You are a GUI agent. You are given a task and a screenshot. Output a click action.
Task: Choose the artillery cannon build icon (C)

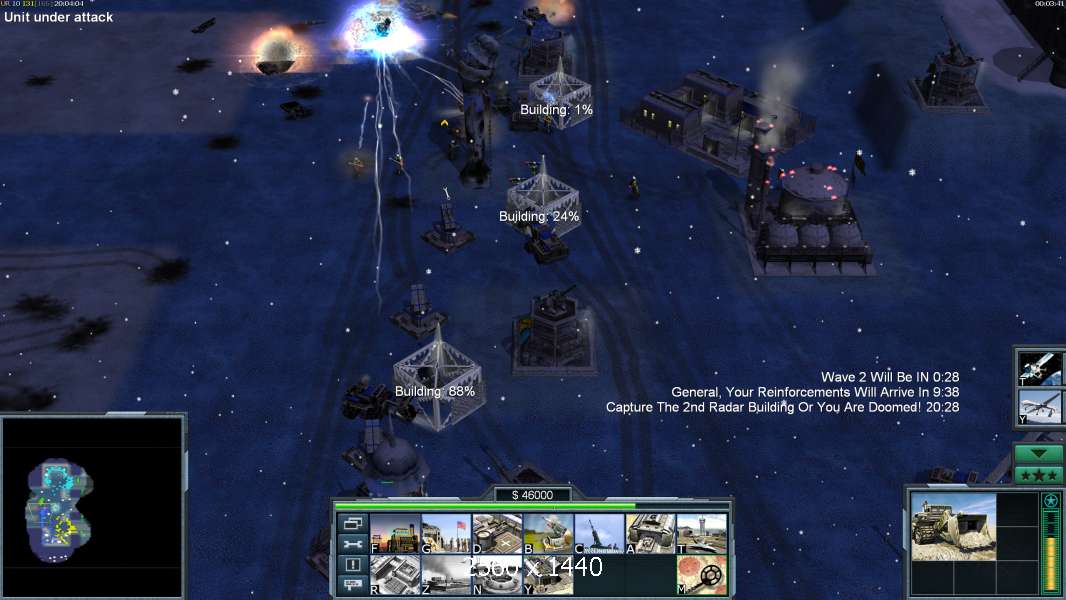599,533
